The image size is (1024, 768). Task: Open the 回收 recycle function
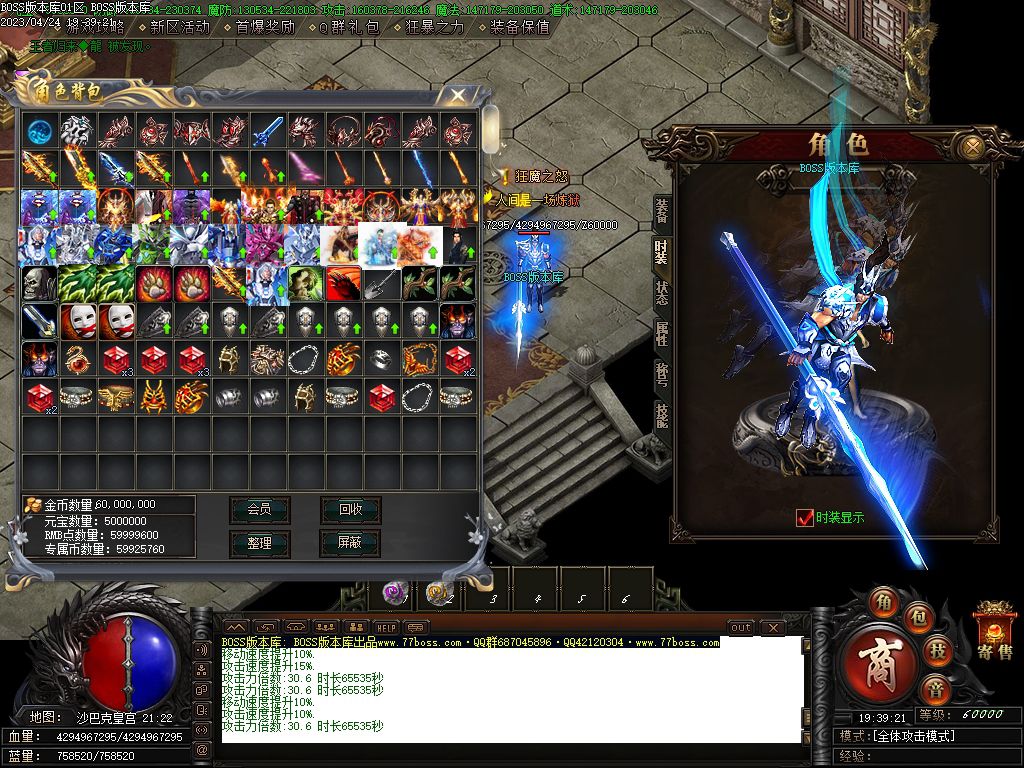click(x=350, y=509)
